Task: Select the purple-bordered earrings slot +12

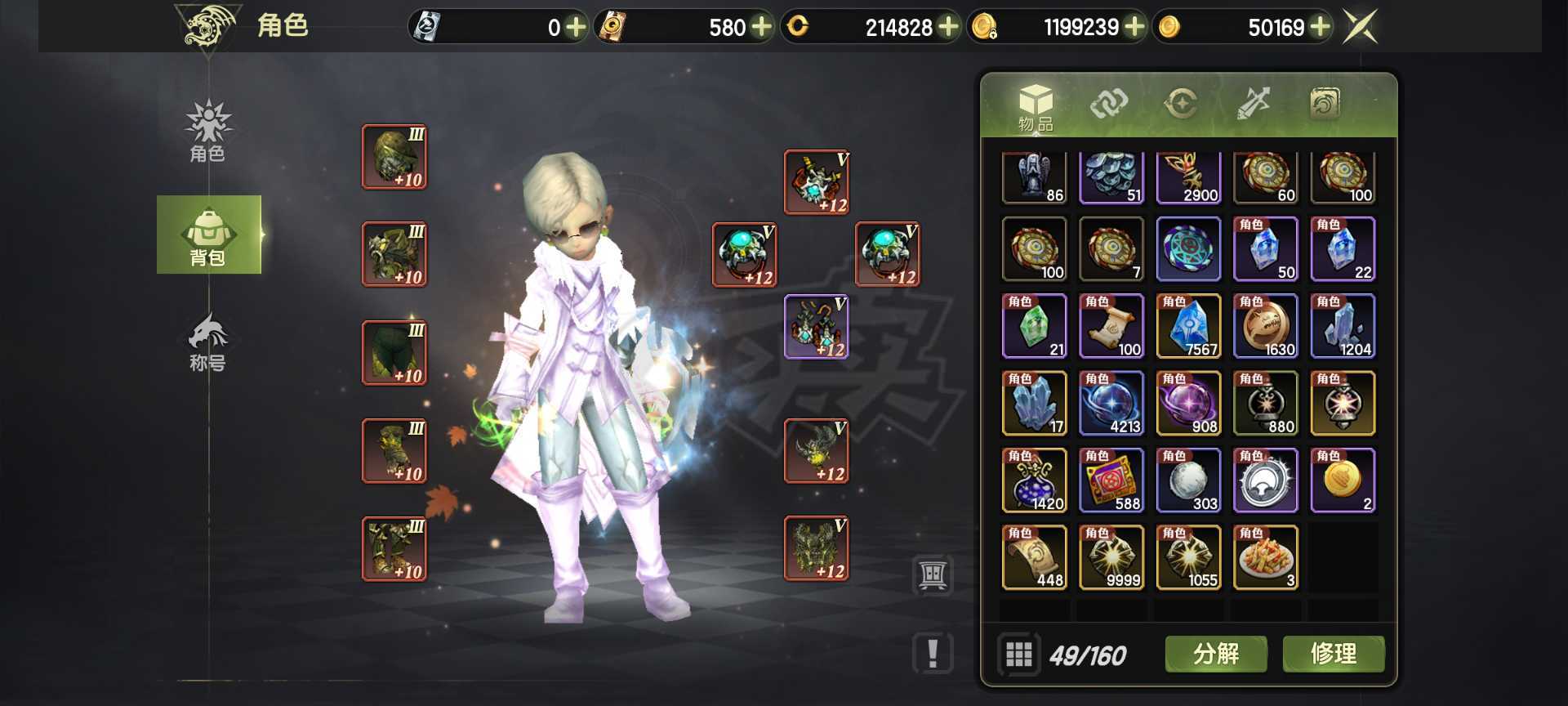Action: coord(816,327)
